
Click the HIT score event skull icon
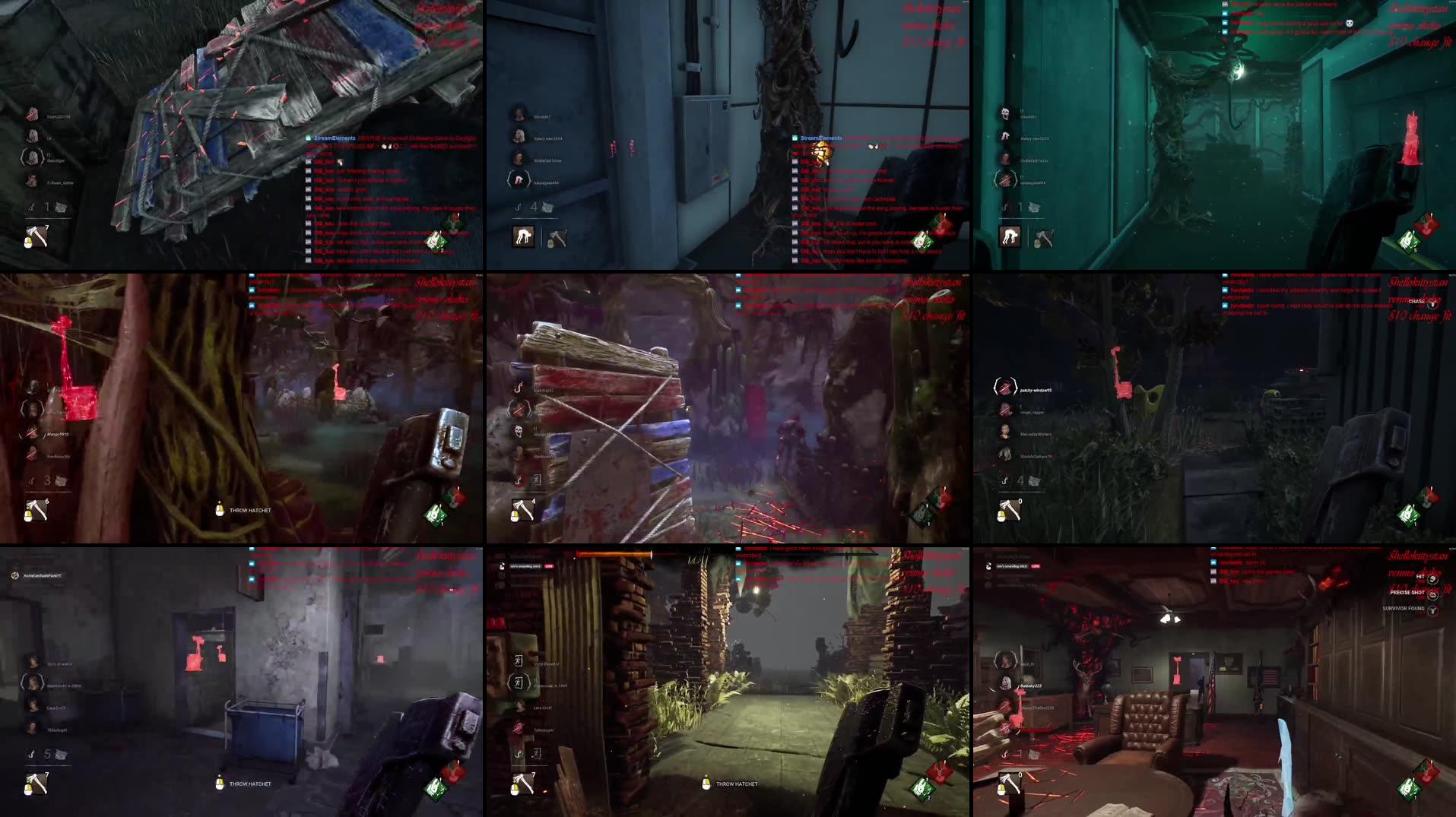point(1432,580)
